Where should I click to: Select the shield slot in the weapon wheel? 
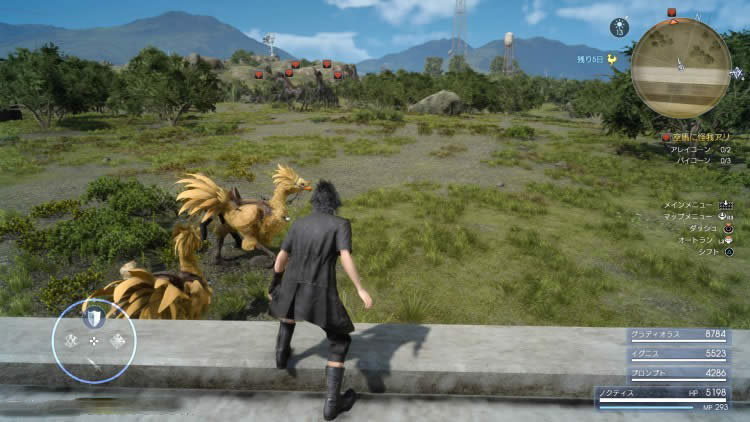pos(93,317)
